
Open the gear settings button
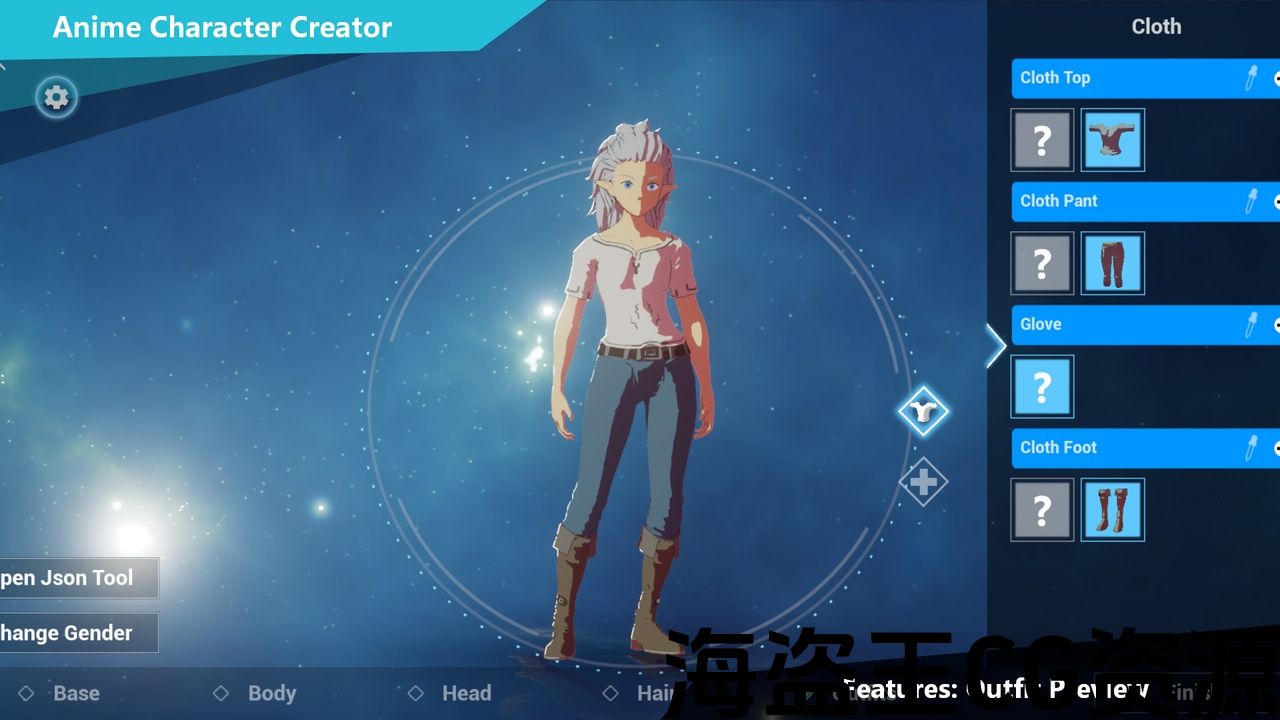coord(57,97)
